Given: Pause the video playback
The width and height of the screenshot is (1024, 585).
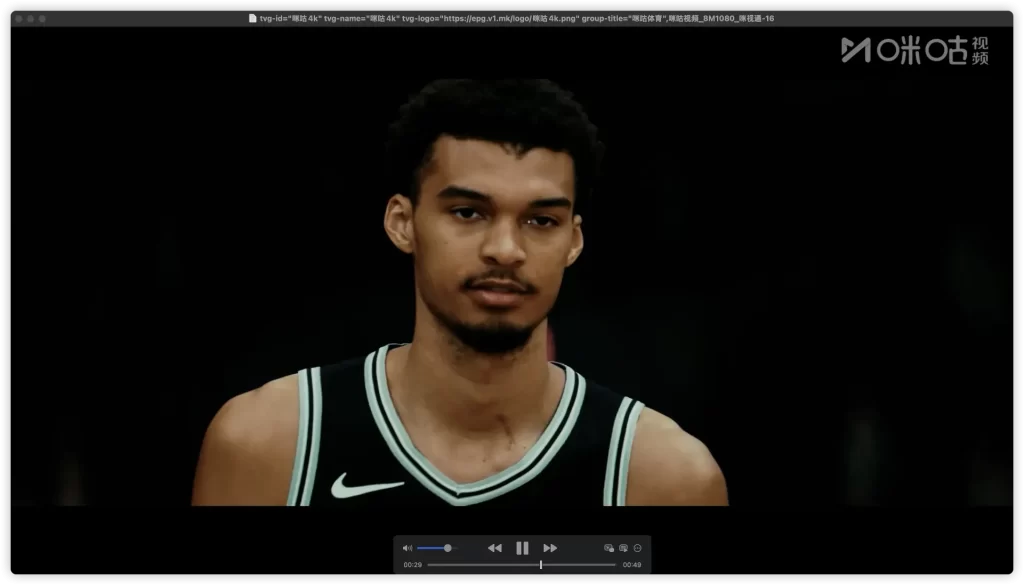Looking at the screenshot, I should click(522, 548).
